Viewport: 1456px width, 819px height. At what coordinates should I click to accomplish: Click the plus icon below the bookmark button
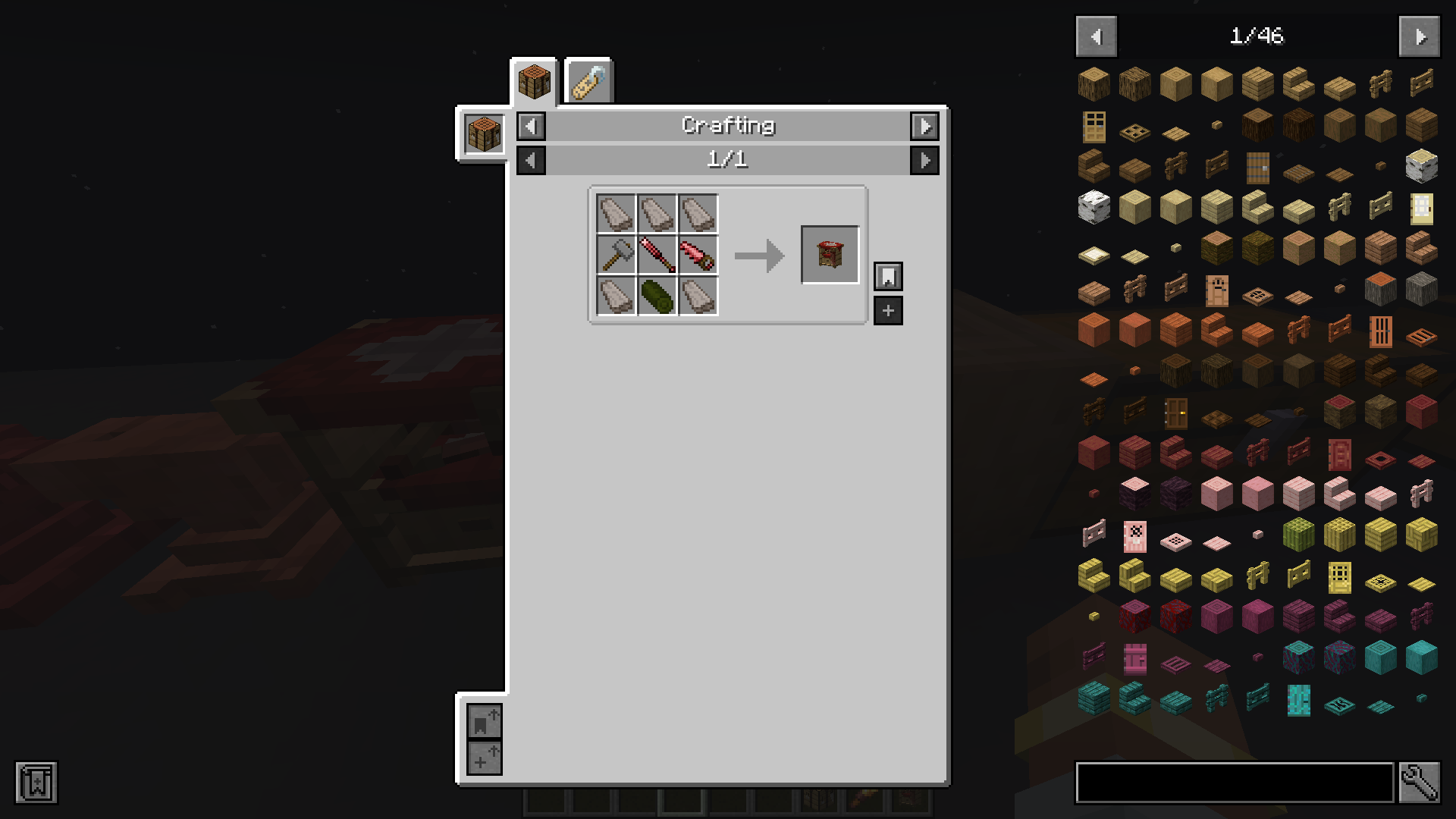click(x=888, y=310)
